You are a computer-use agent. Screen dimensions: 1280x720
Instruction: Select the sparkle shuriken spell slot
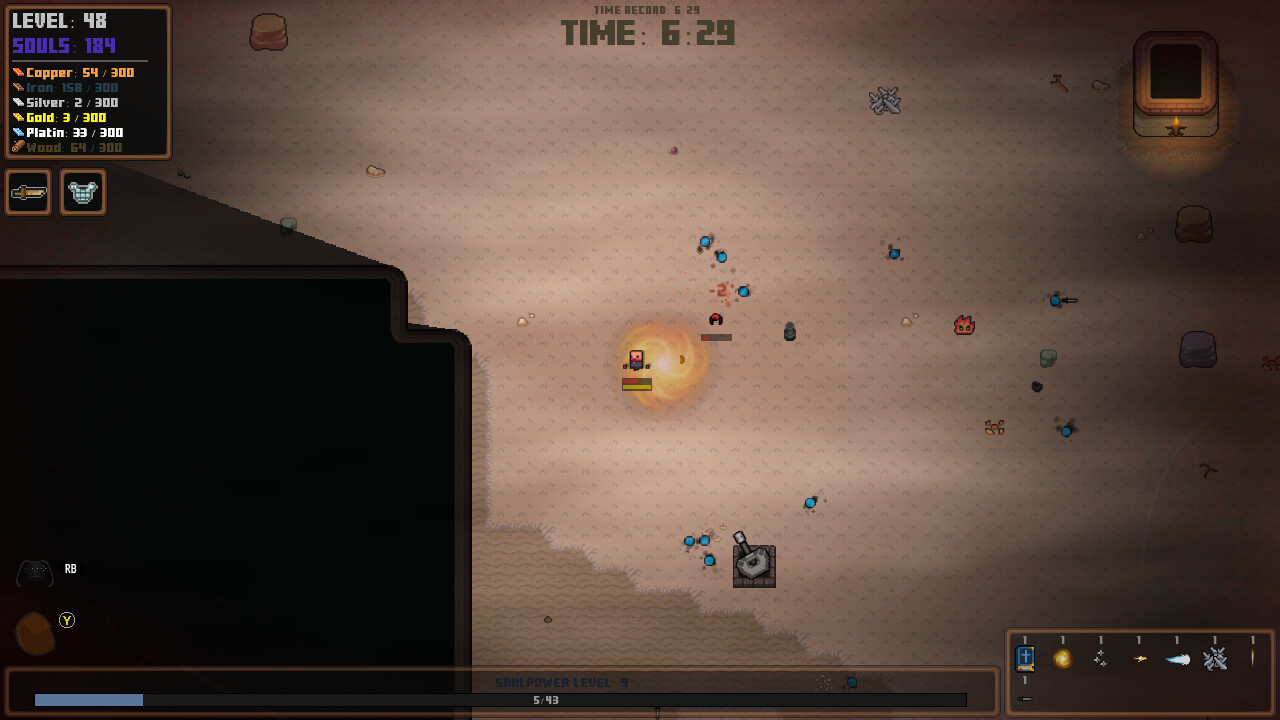tap(1102, 660)
